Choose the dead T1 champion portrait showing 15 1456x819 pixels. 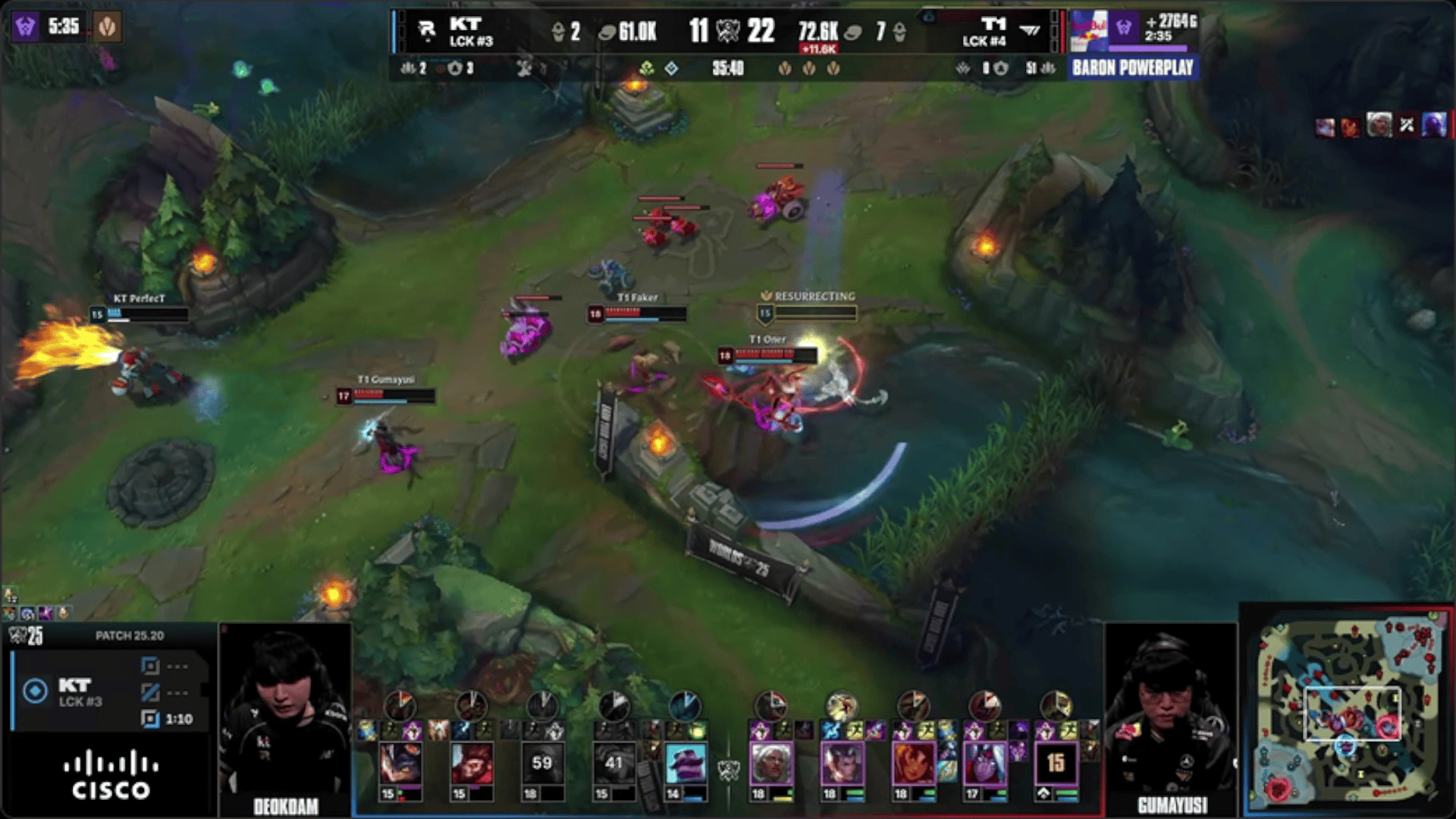(1056, 763)
